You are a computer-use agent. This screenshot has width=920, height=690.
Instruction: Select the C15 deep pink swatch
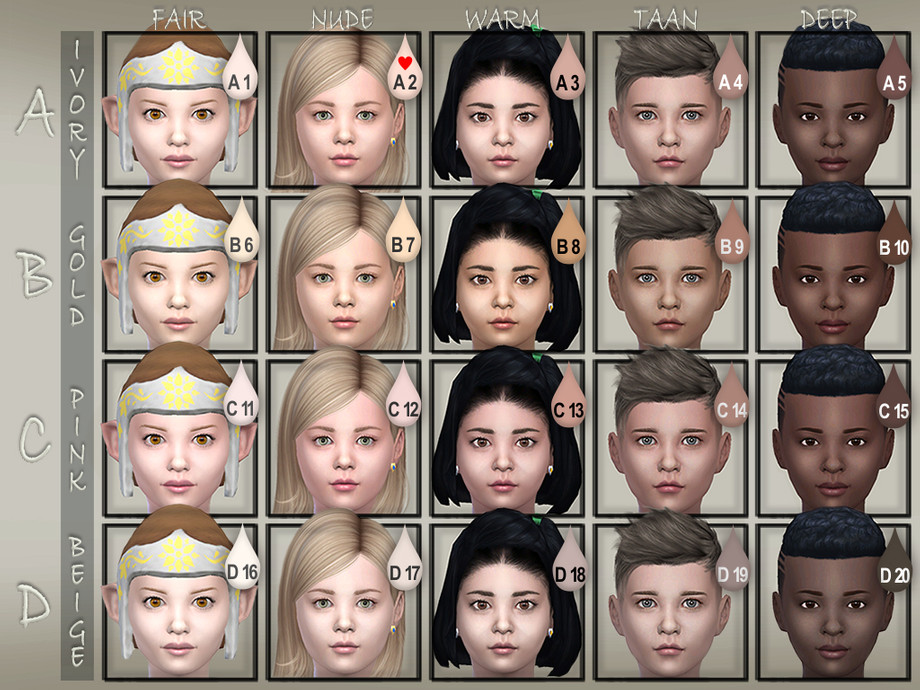[x=894, y=399]
